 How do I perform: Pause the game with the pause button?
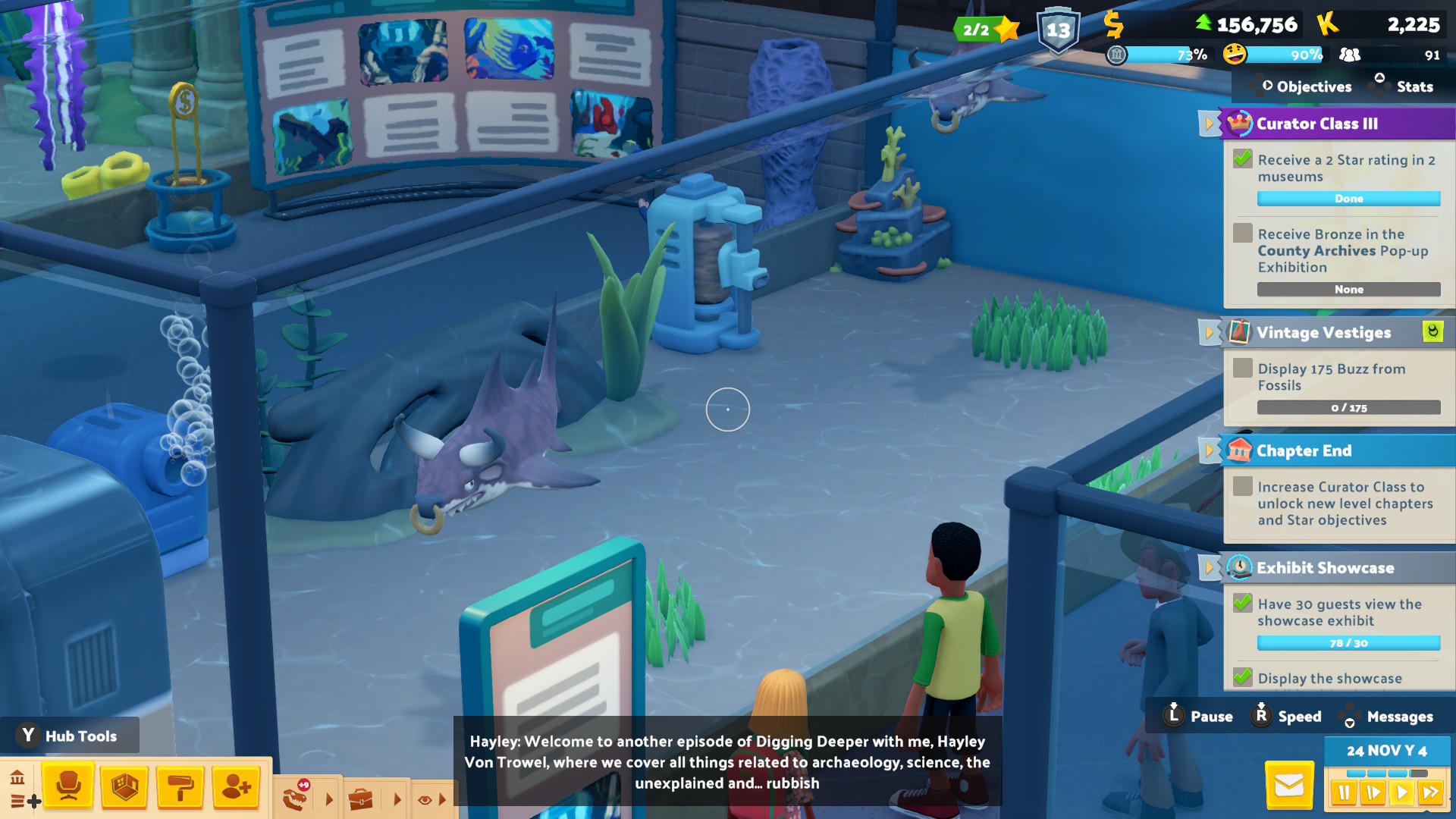coord(1344,793)
